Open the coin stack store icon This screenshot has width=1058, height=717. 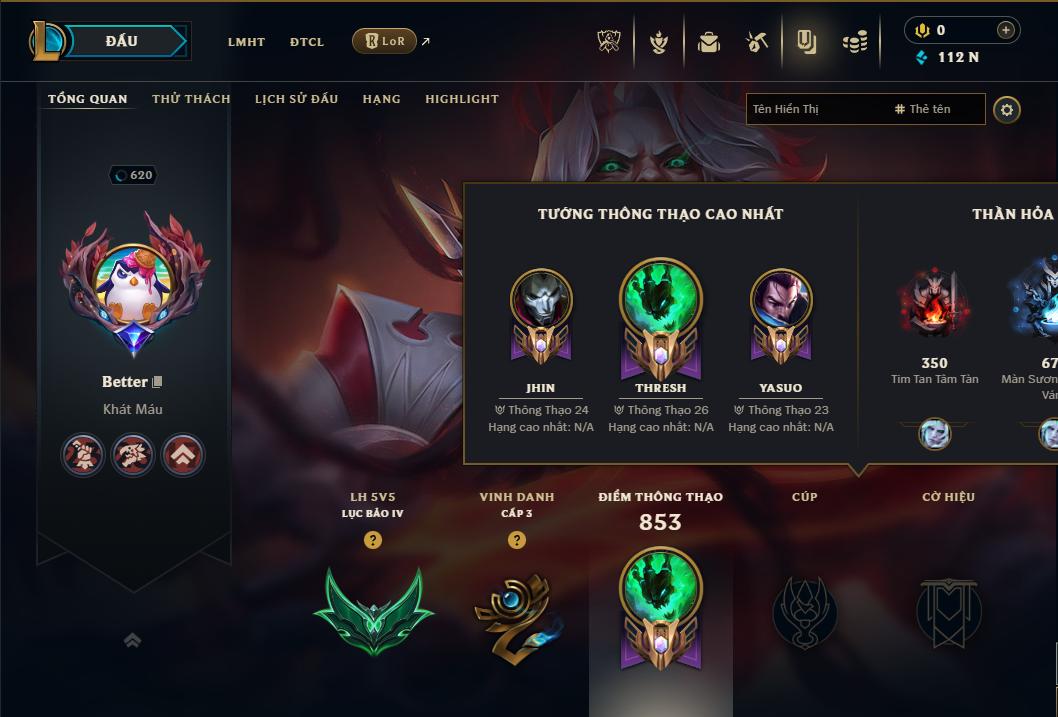[x=854, y=42]
